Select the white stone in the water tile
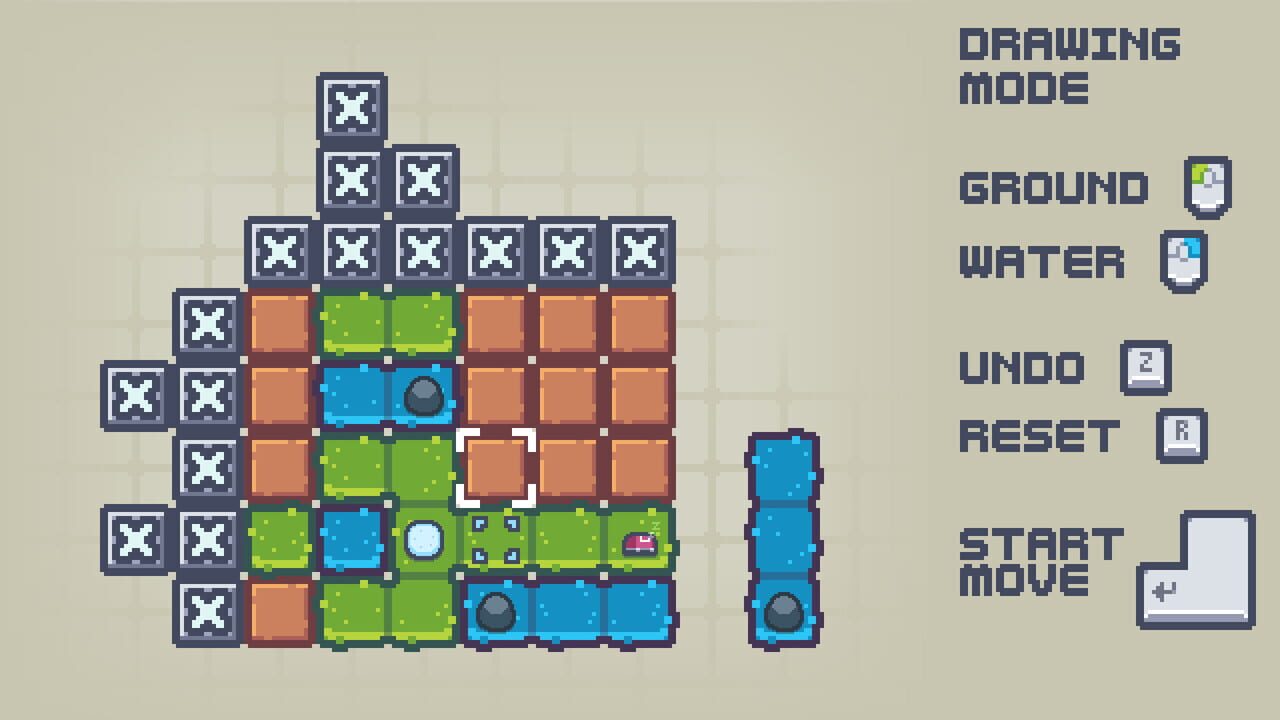This screenshot has width=1280, height=720. click(x=424, y=540)
